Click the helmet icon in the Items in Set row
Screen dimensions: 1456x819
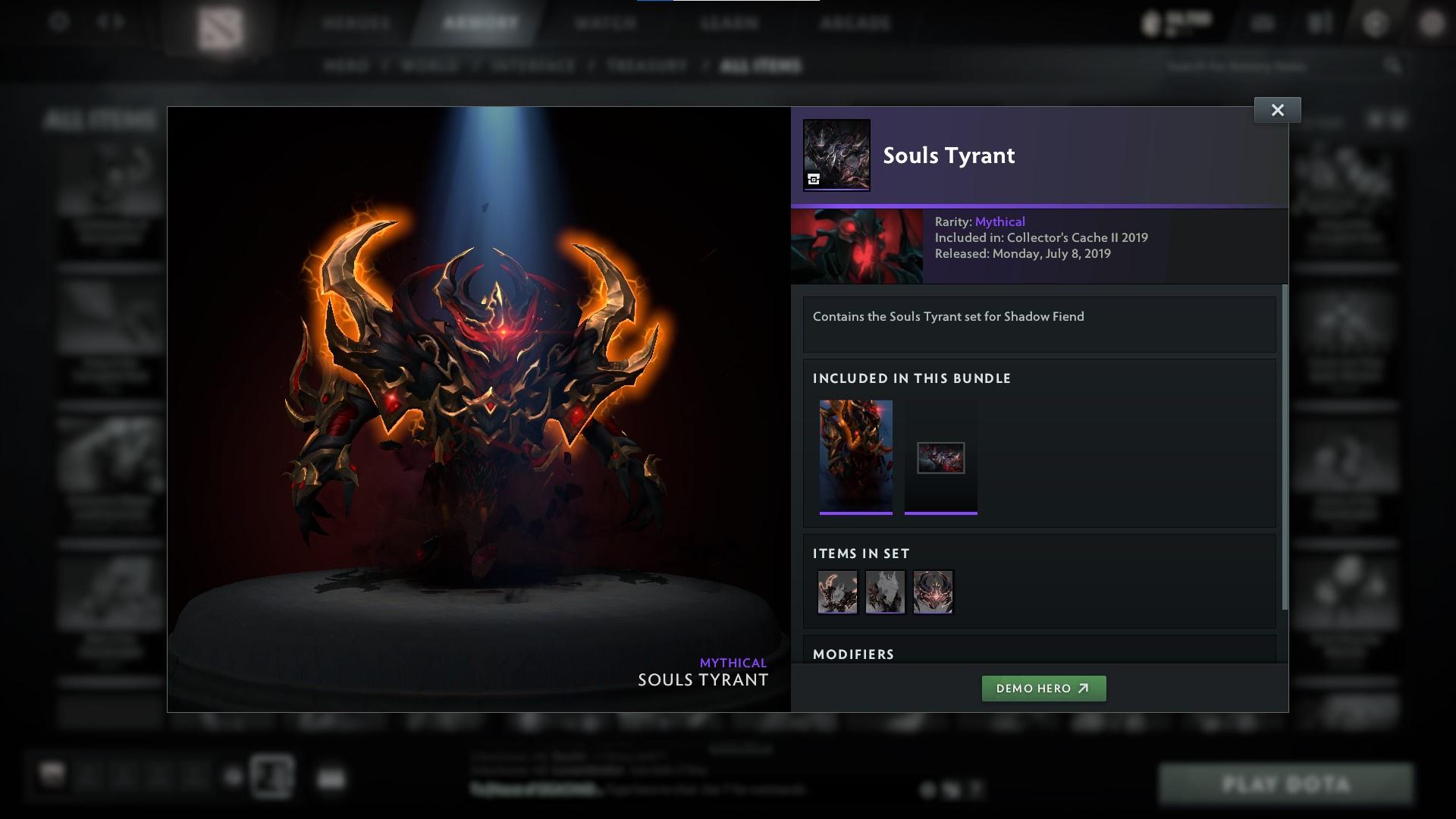point(933,592)
